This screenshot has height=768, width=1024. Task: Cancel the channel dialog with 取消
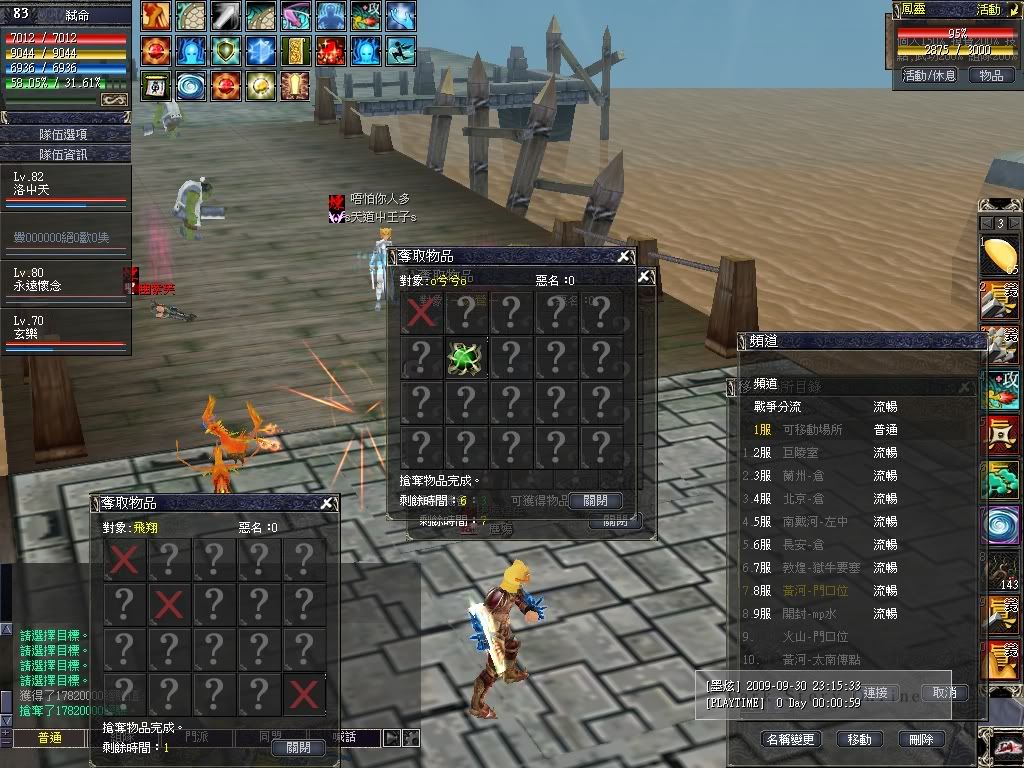click(944, 692)
